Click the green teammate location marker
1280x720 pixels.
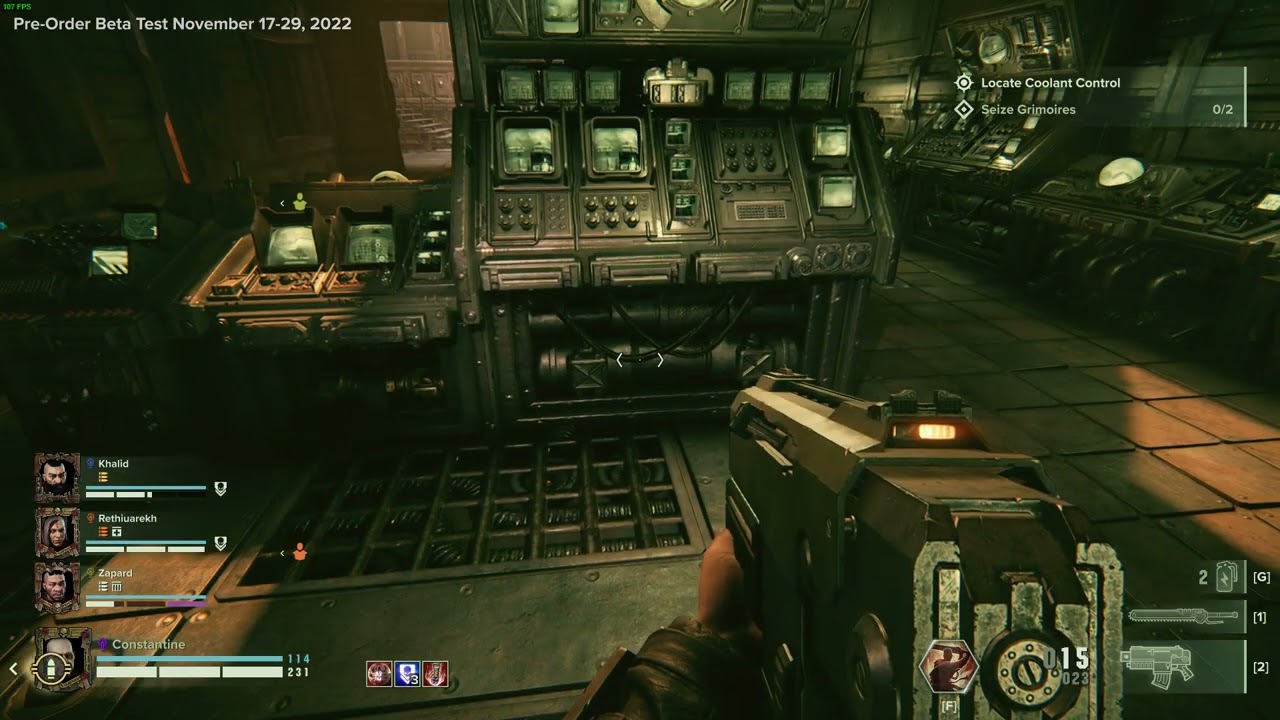point(299,203)
